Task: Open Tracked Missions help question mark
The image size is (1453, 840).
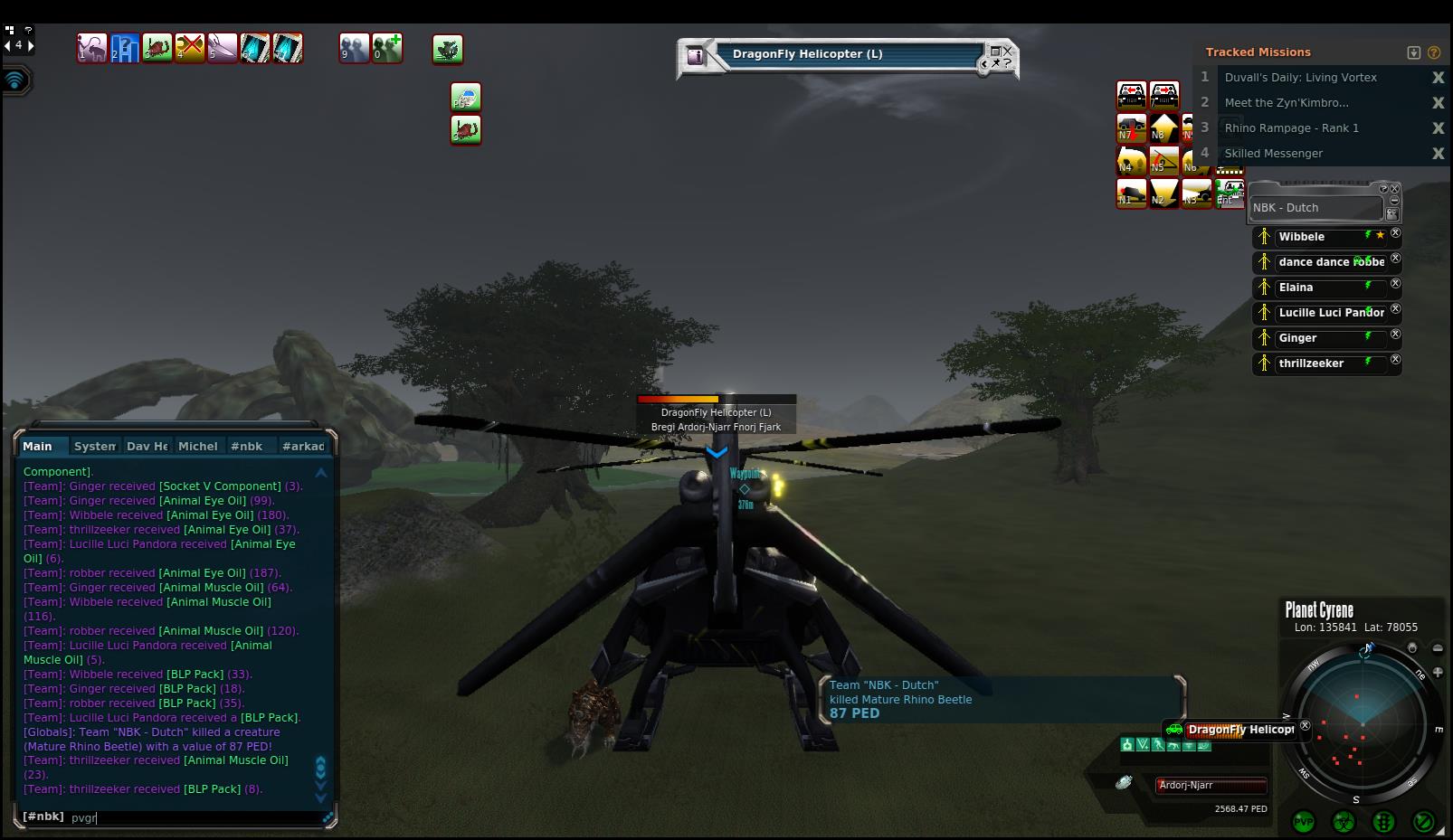Action: (x=1434, y=52)
